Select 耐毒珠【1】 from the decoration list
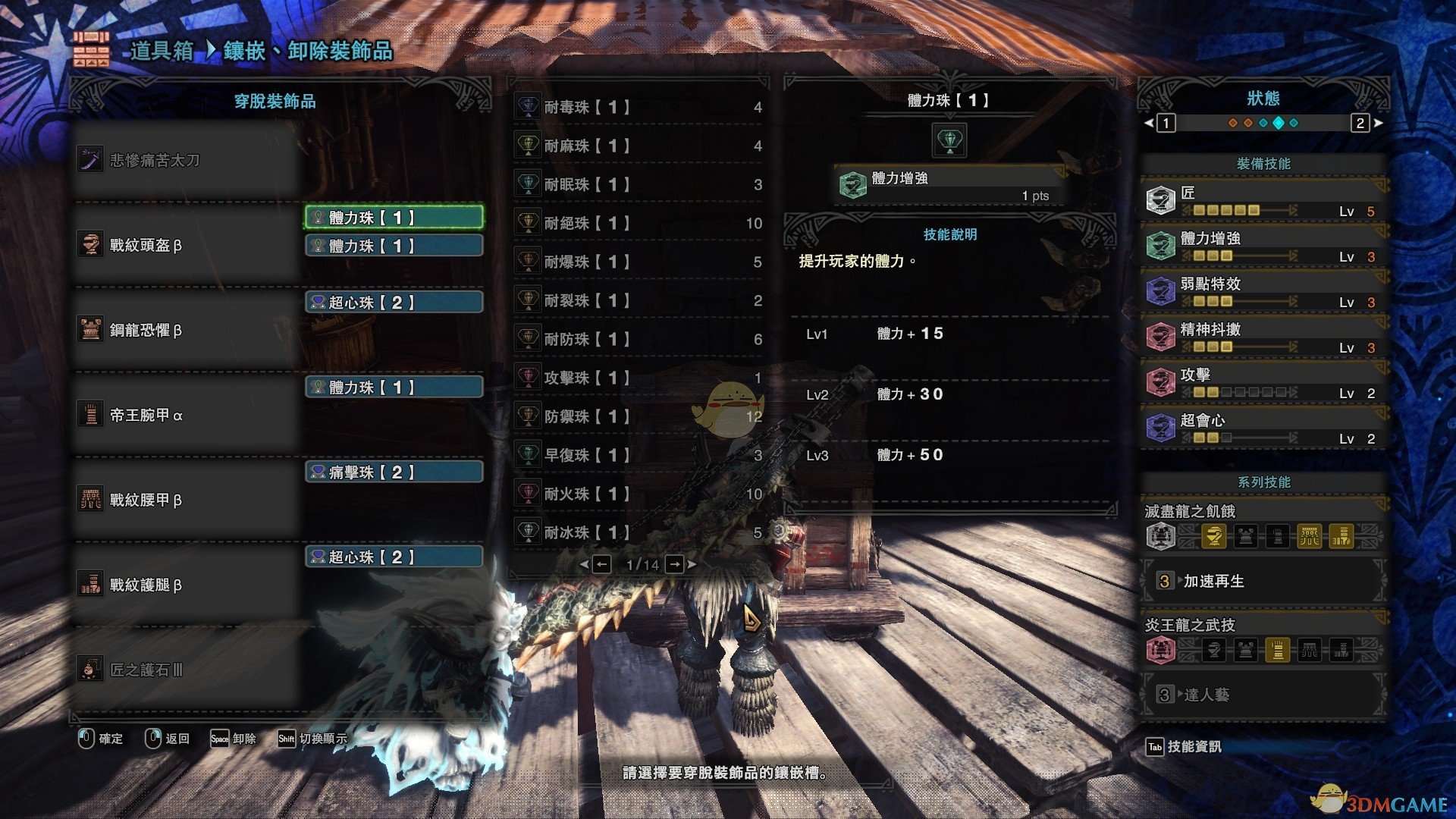Screen dimensions: 1456x819 [639, 108]
